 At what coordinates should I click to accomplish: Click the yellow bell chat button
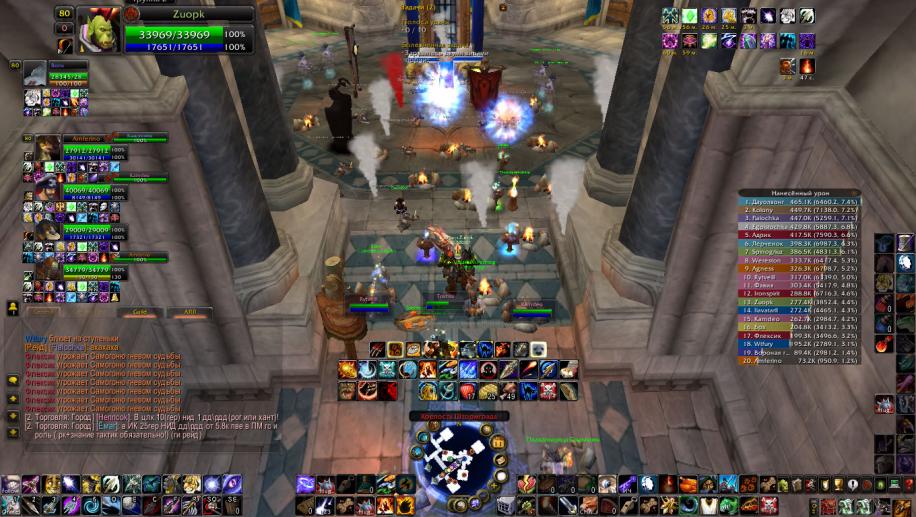coord(12,308)
